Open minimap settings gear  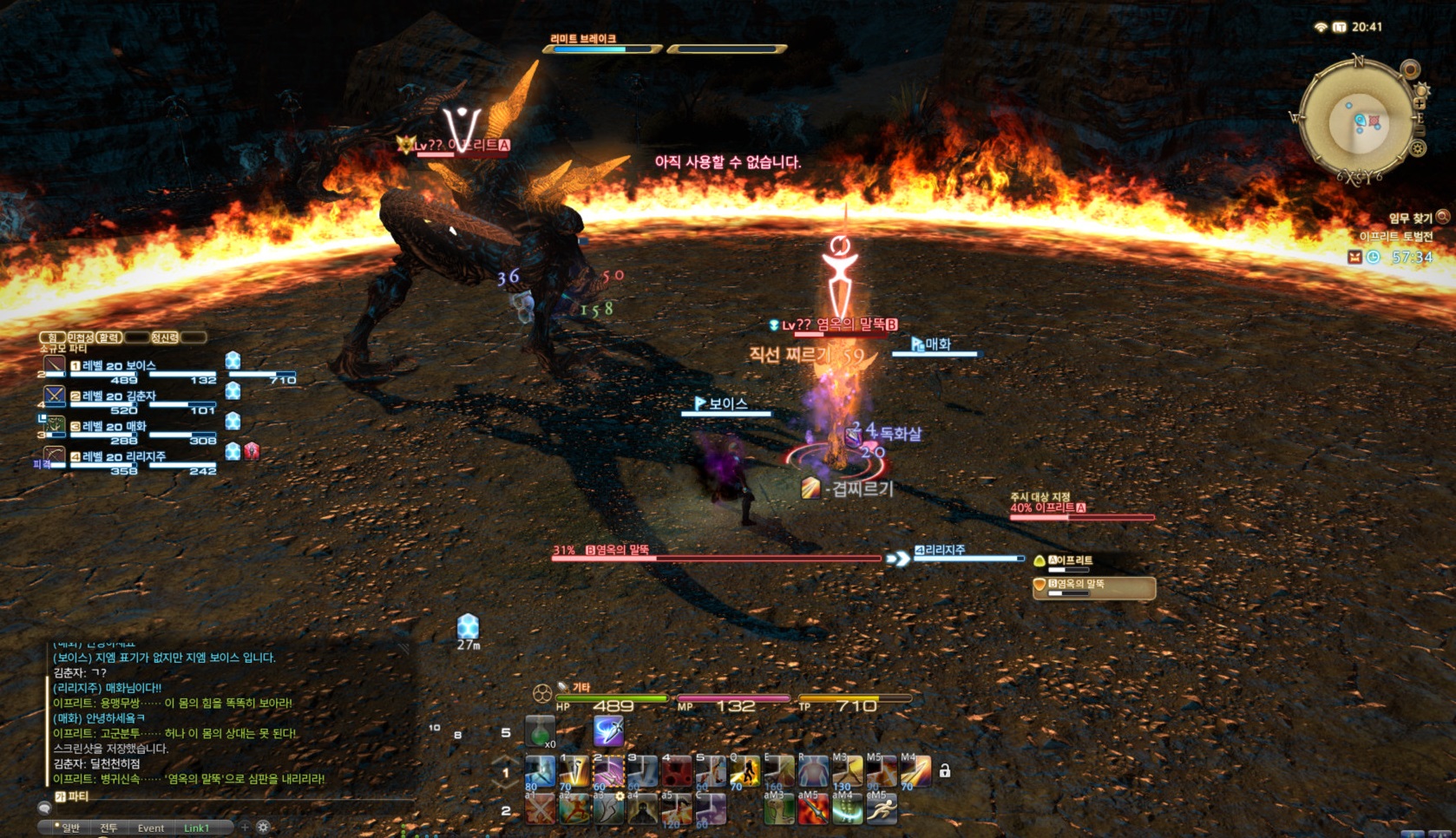tap(1418, 149)
